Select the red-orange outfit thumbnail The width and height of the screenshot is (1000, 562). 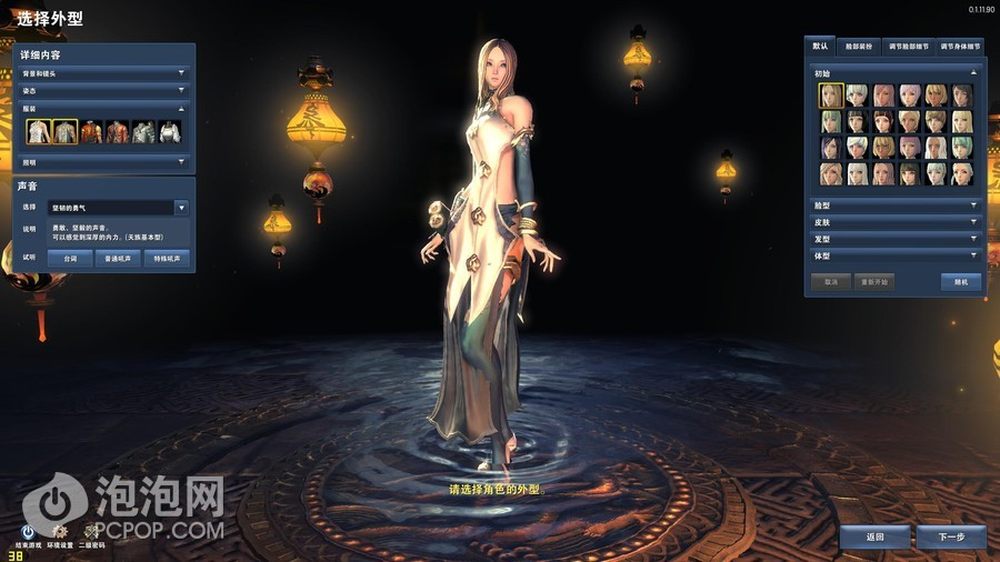tap(92, 132)
